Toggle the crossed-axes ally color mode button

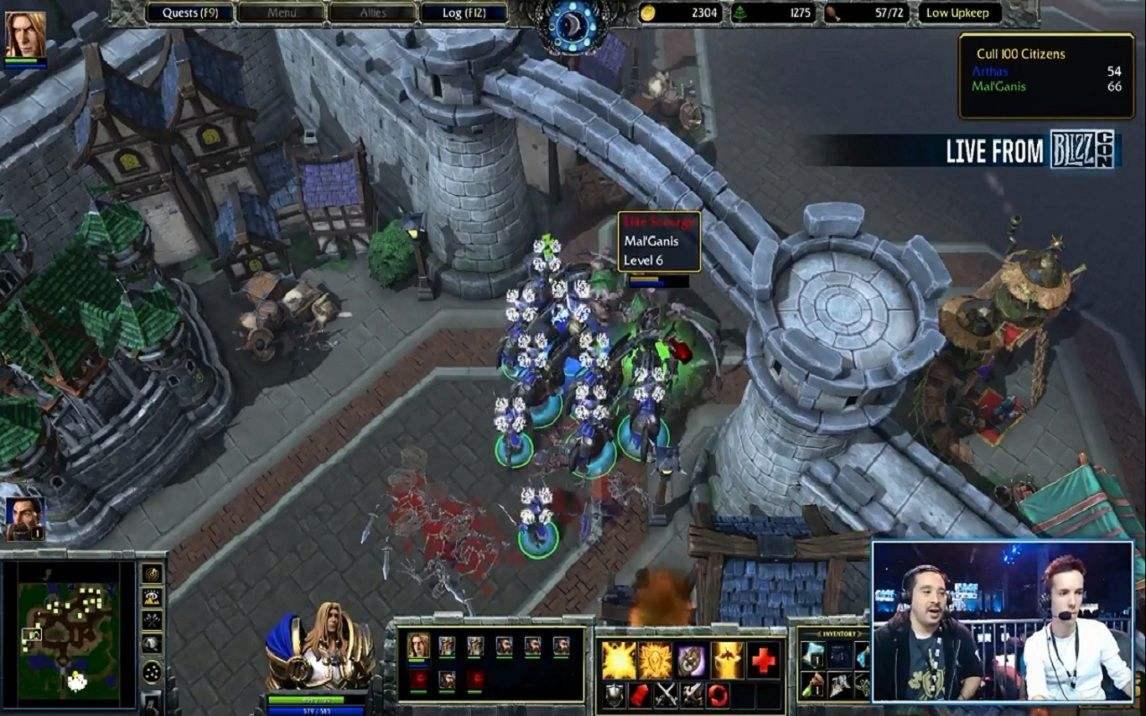pos(152,621)
